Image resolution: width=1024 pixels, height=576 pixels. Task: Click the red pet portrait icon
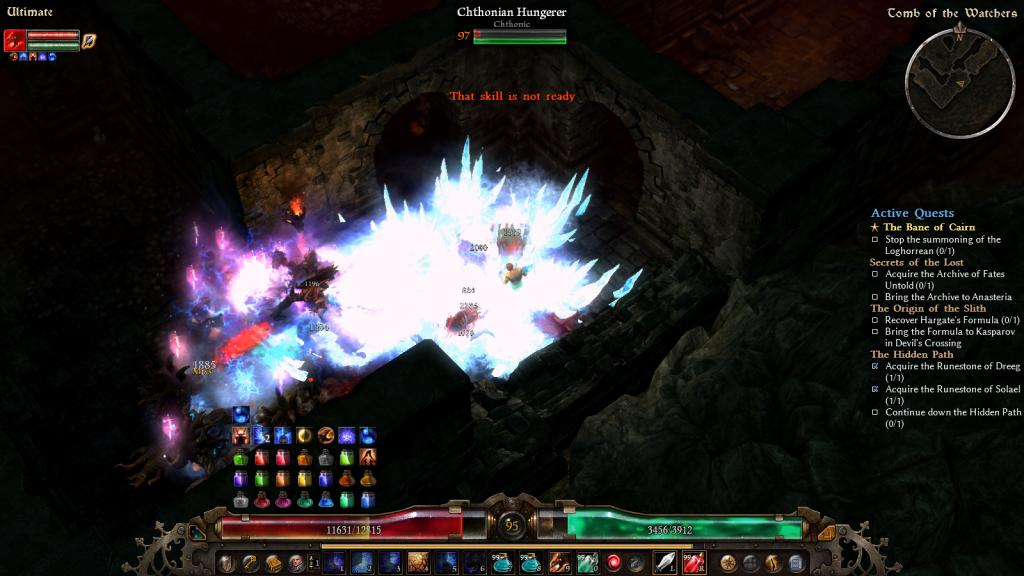[x=14, y=40]
